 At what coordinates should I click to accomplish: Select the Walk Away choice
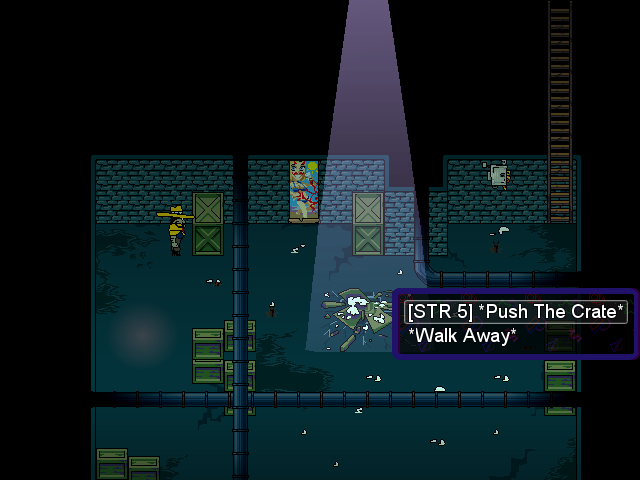tap(461, 336)
